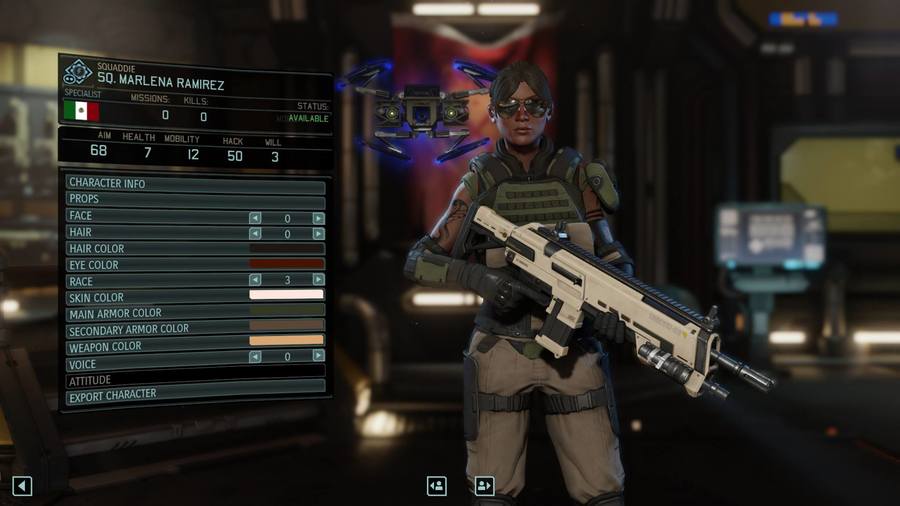Viewport: 900px width, 506px height.
Task: Decrease the Race value arrow
Action: [x=255, y=280]
